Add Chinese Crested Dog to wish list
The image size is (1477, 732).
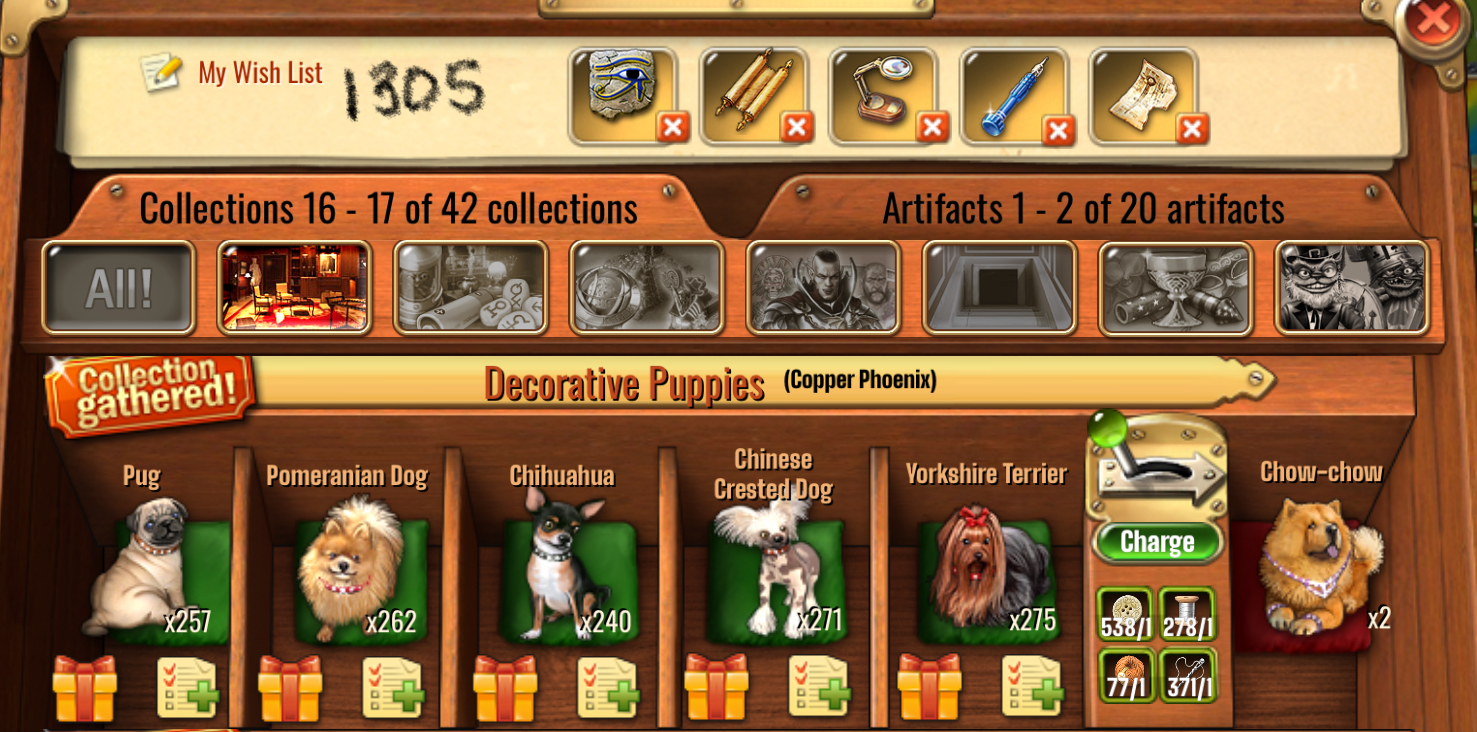819,687
